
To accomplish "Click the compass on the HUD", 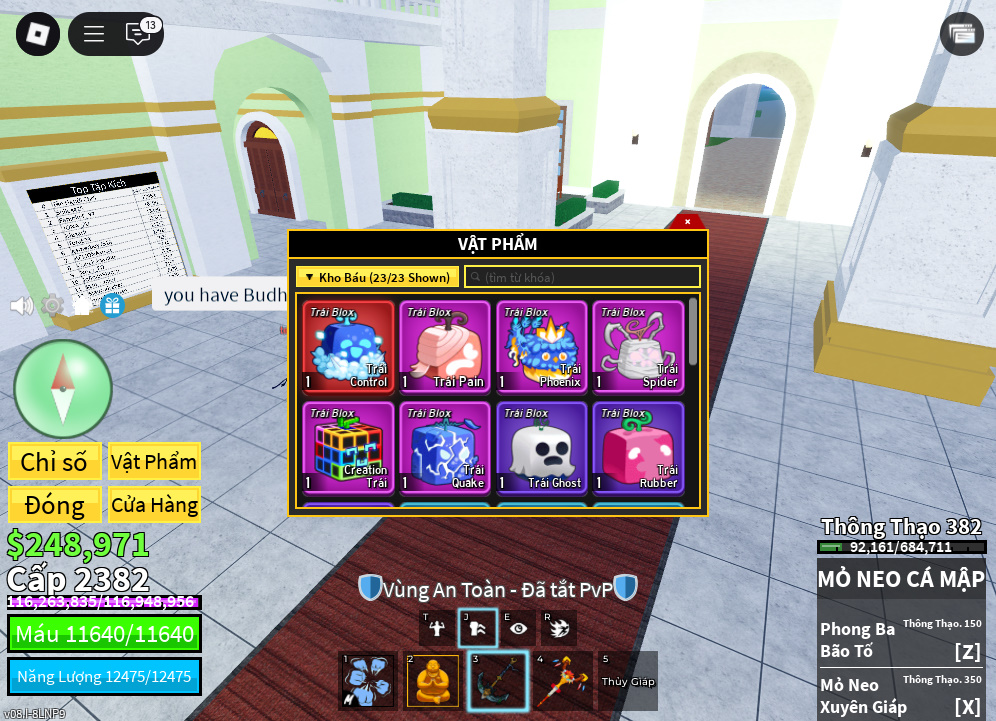I will click(62, 388).
